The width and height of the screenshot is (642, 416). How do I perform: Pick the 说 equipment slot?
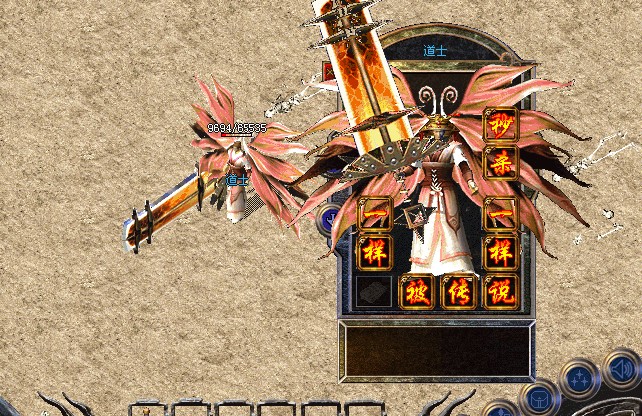[x=500, y=291]
